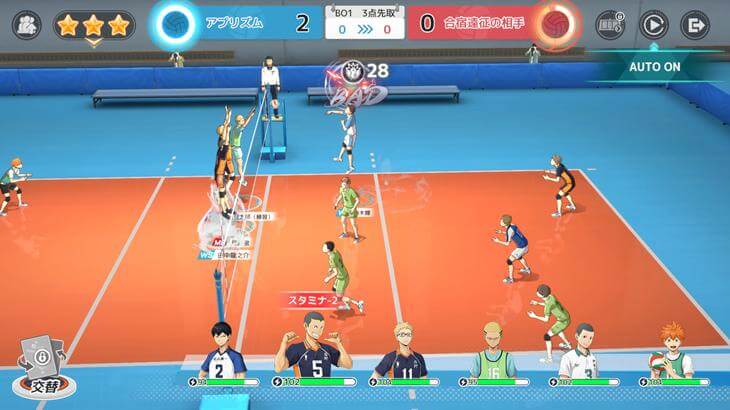Image resolution: width=730 pixels, height=410 pixels.
Task: Toggle the auto-play button
Action: tap(653, 24)
